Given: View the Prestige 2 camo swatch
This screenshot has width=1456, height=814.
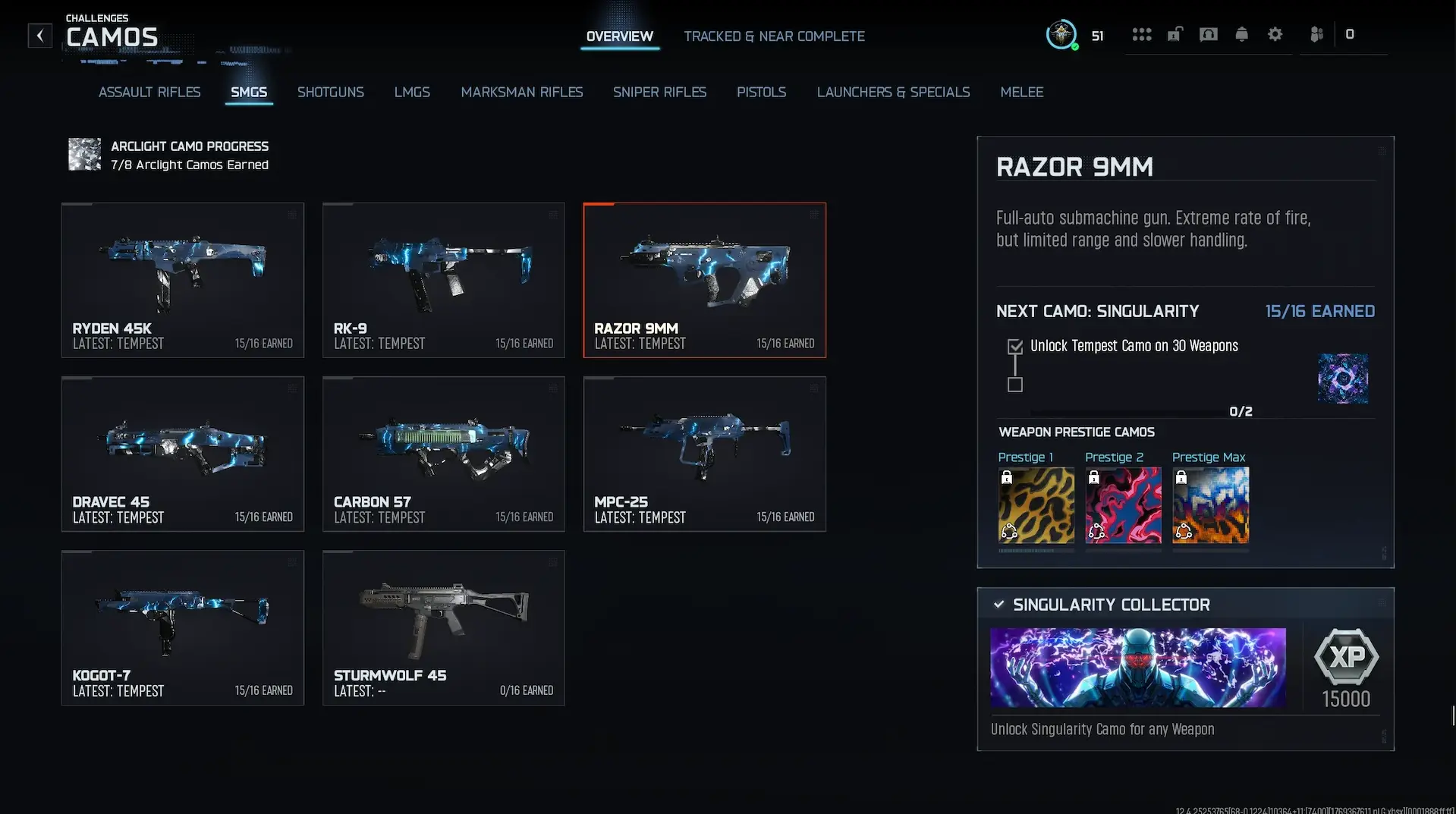Looking at the screenshot, I should pos(1123,505).
